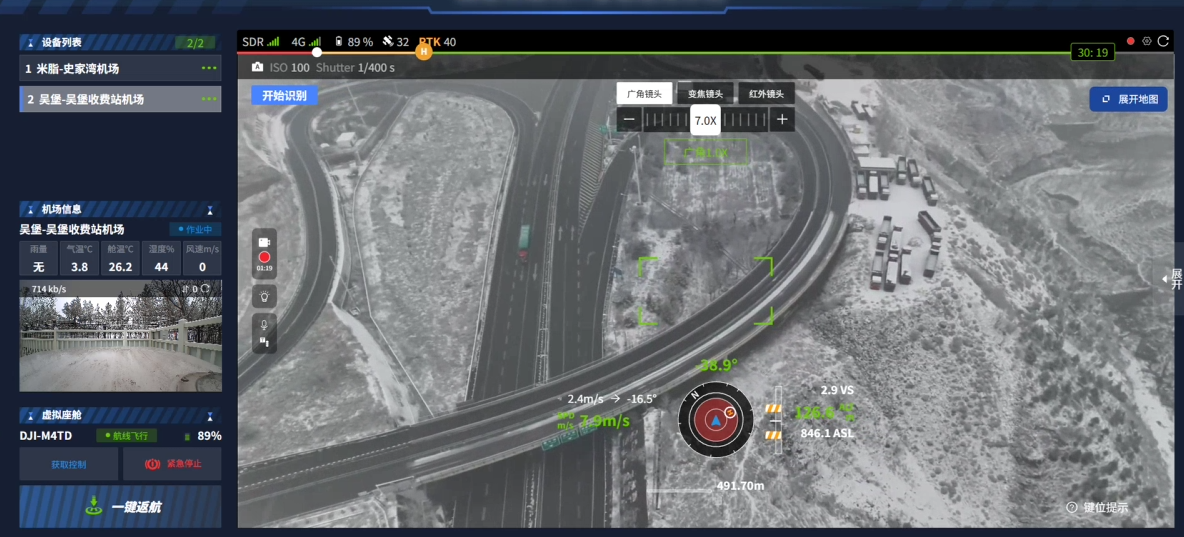
Task: Switch to the 红外镜头 lens tab
Action: pyautogui.click(x=766, y=94)
